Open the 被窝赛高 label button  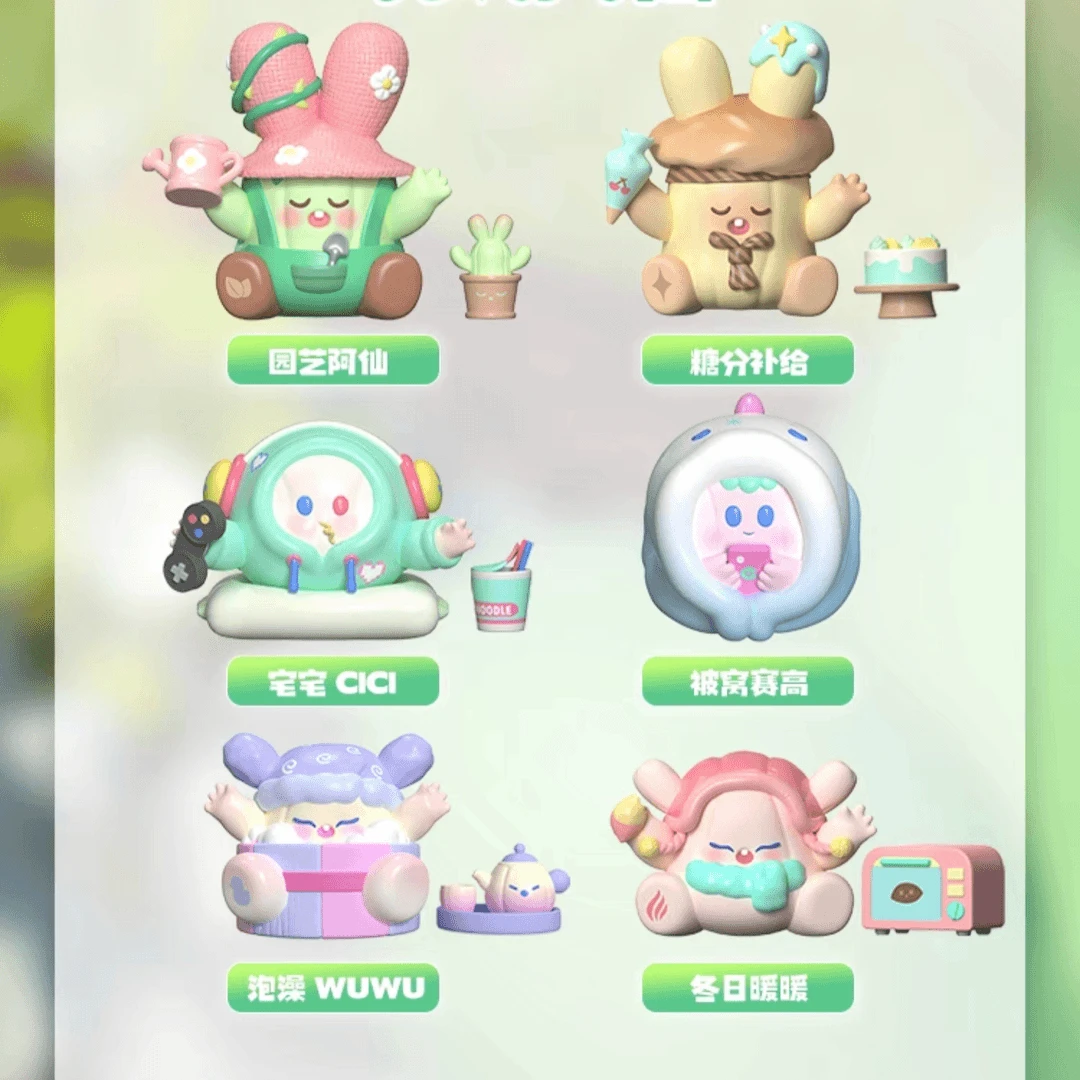[x=747, y=683]
